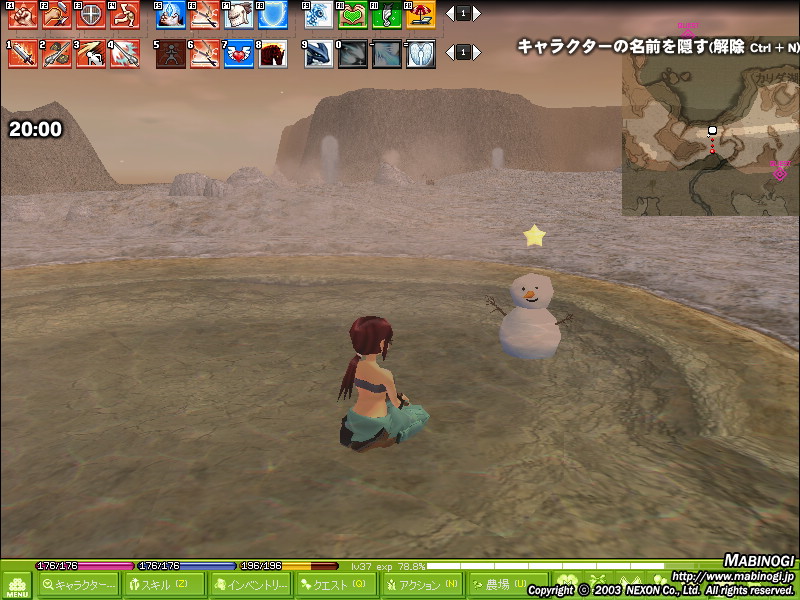Screen dimensions: 800x600
Task: Select the blue dragon icon in slot 9
Action: tap(320, 54)
